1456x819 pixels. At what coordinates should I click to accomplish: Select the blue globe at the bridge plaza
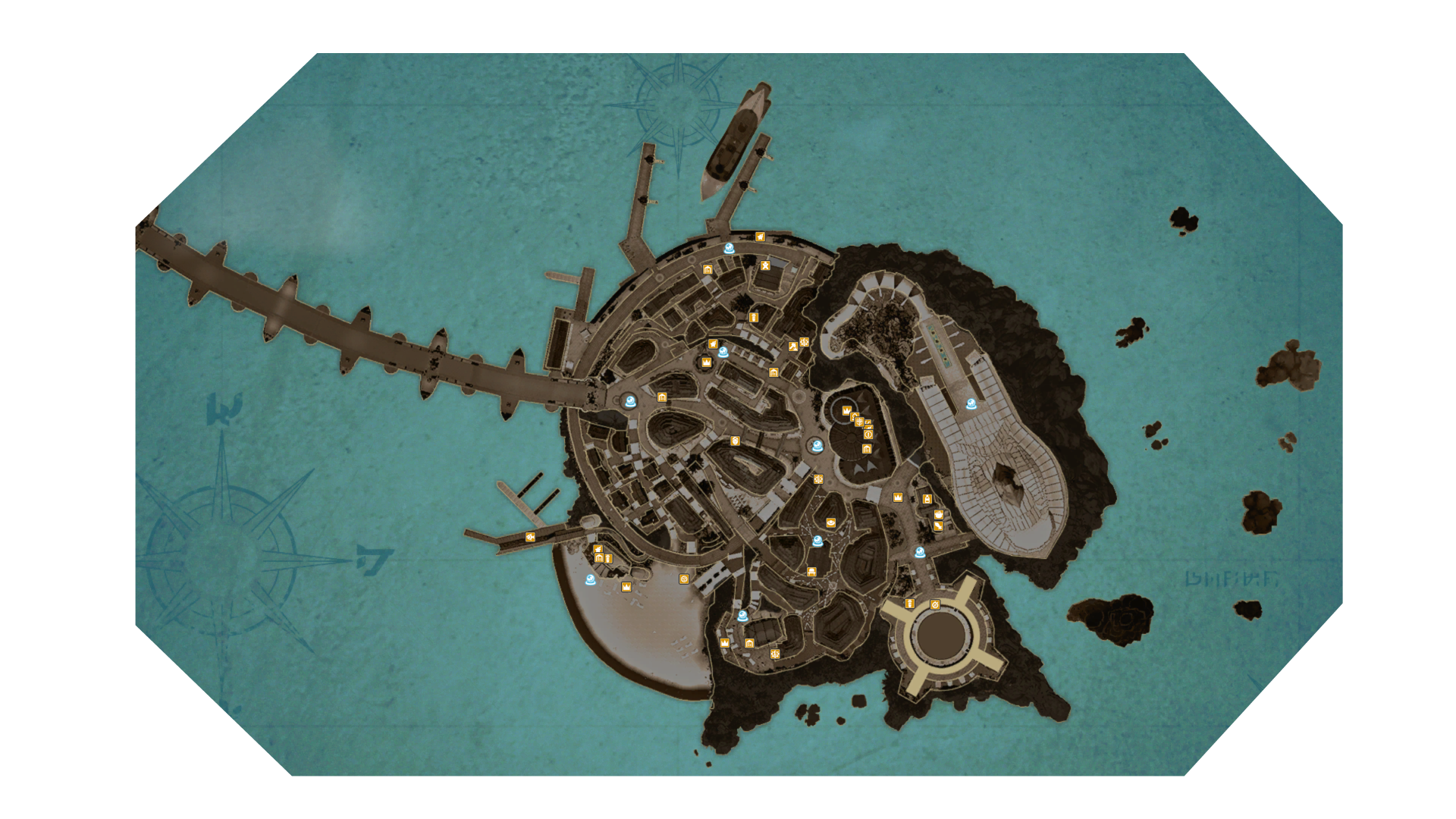coord(629,401)
